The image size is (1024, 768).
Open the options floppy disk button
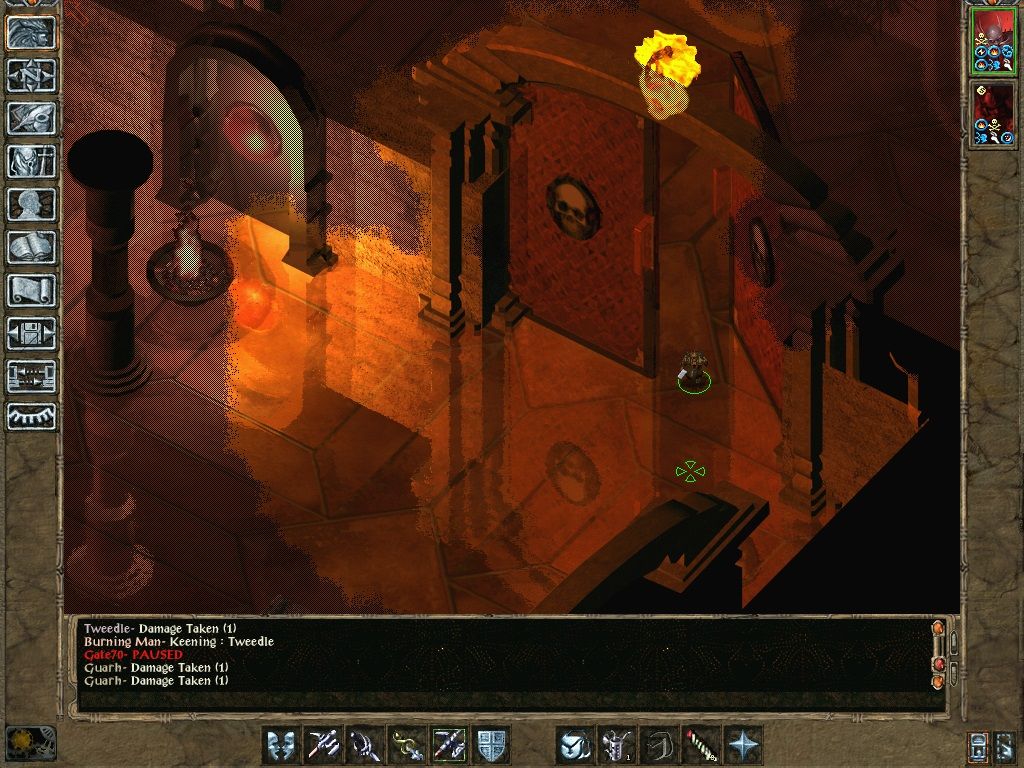pyautogui.click(x=31, y=334)
